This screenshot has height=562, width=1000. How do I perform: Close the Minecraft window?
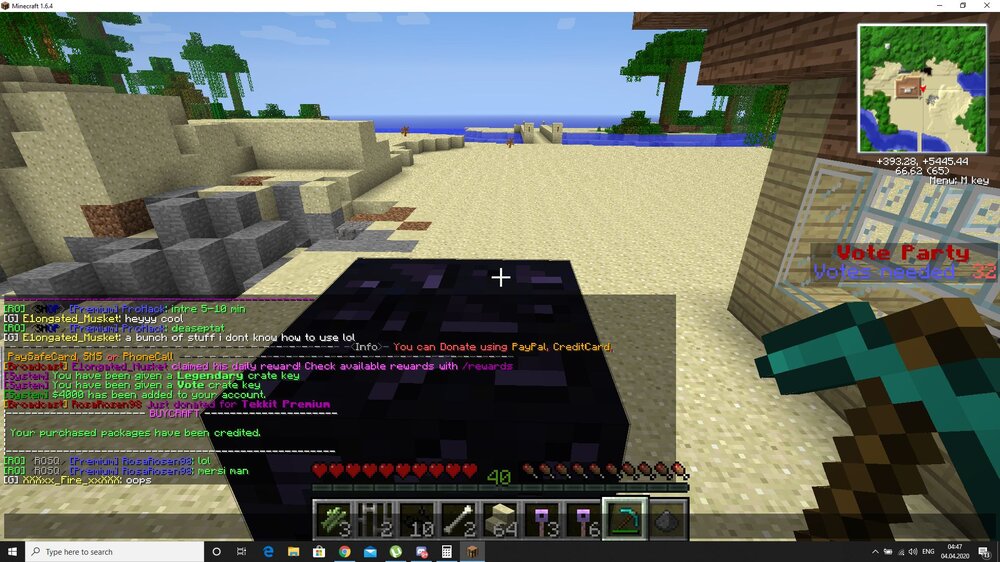pyautogui.click(x=987, y=6)
